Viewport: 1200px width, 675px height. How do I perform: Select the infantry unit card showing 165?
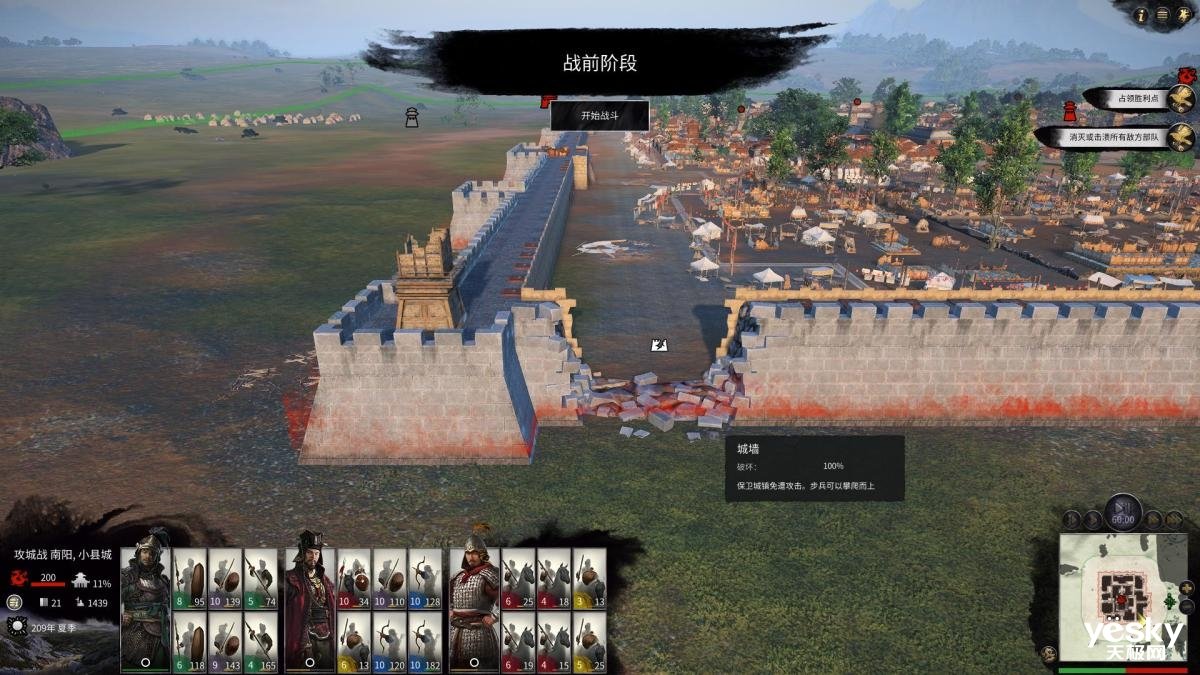point(260,641)
